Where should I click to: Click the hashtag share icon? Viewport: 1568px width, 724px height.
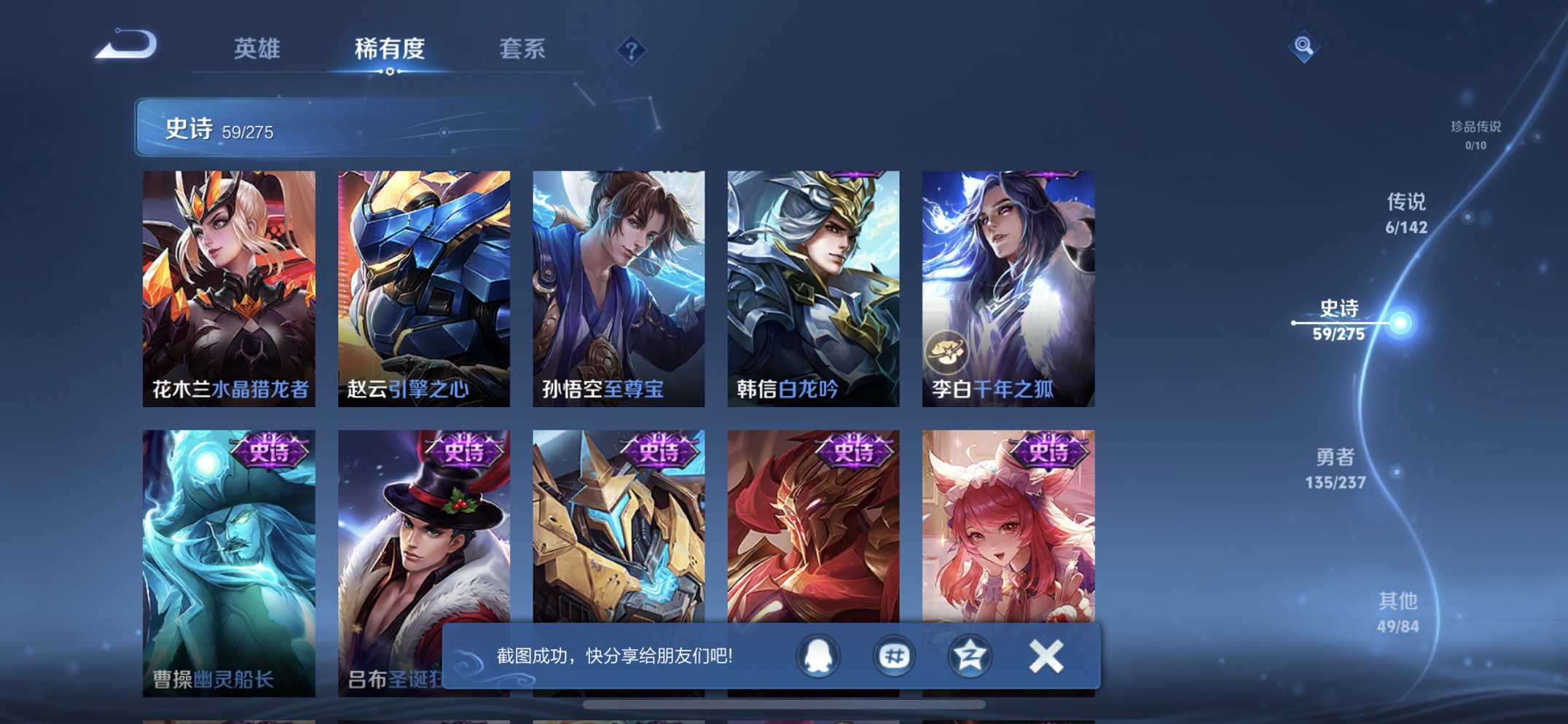(895, 656)
